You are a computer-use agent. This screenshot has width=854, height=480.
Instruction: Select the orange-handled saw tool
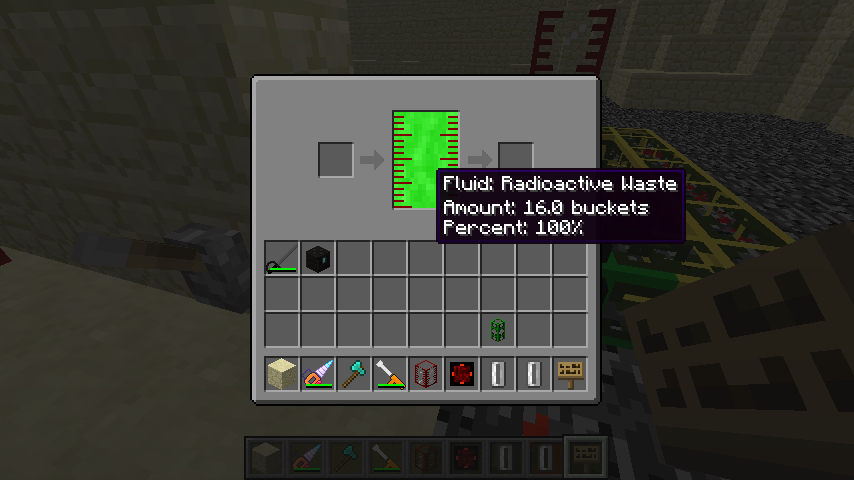coord(390,374)
